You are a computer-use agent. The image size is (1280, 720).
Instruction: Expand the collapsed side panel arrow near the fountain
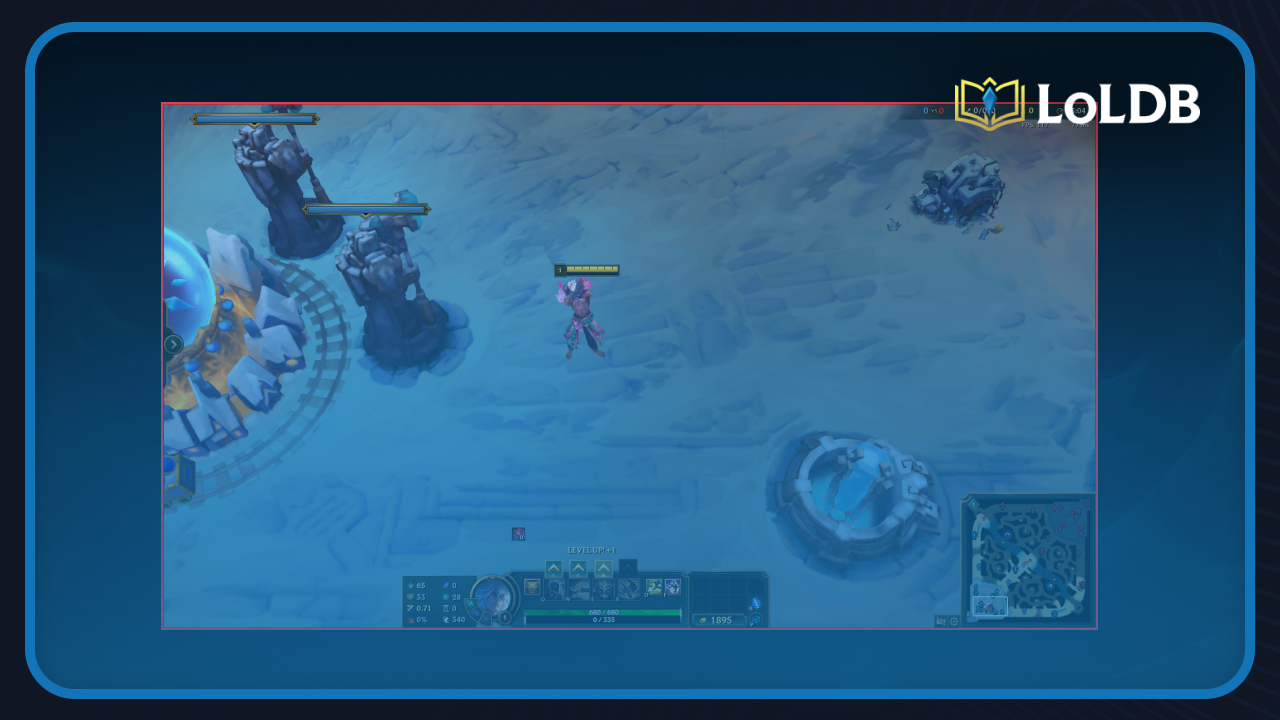pos(176,343)
